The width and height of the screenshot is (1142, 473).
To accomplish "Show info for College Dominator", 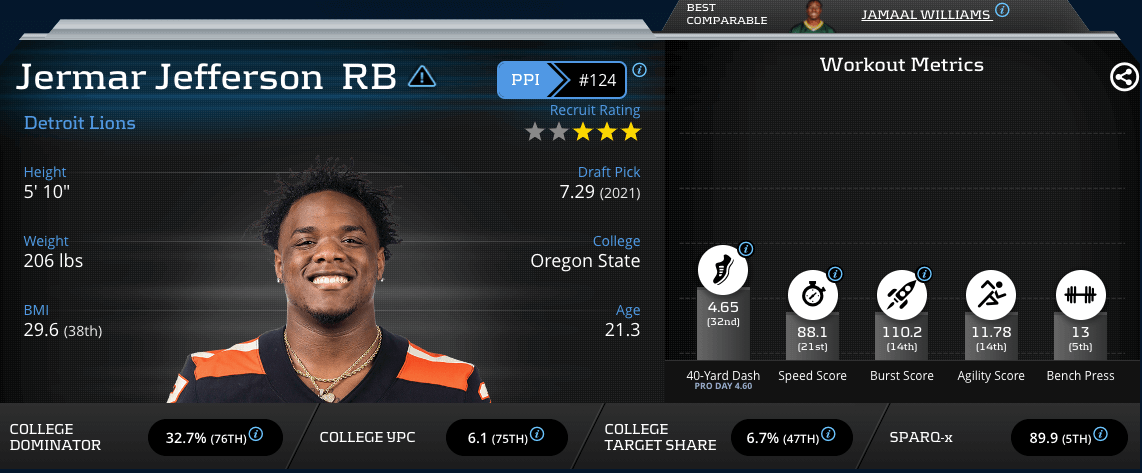I will click(x=256, y=435).
